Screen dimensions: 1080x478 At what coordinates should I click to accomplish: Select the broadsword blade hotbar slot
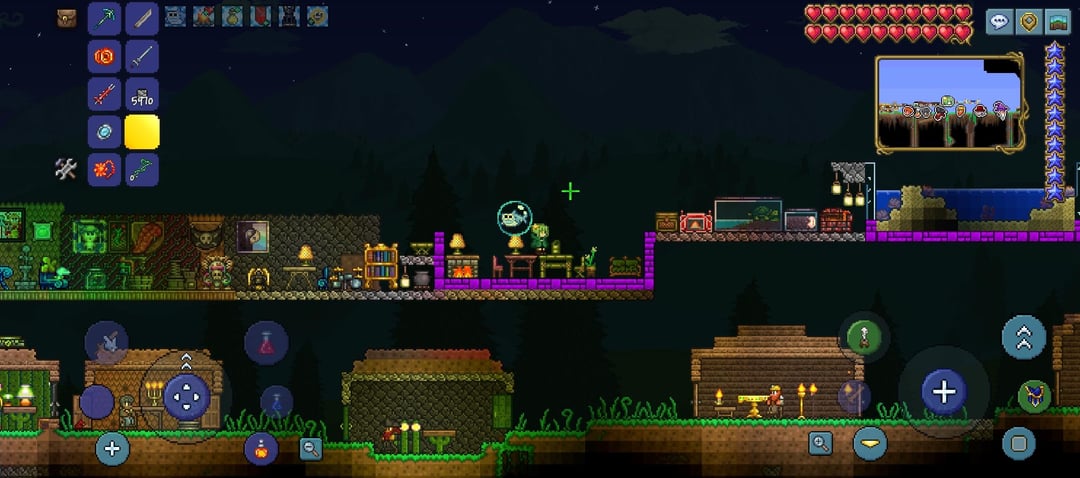(x=142, y=17)
